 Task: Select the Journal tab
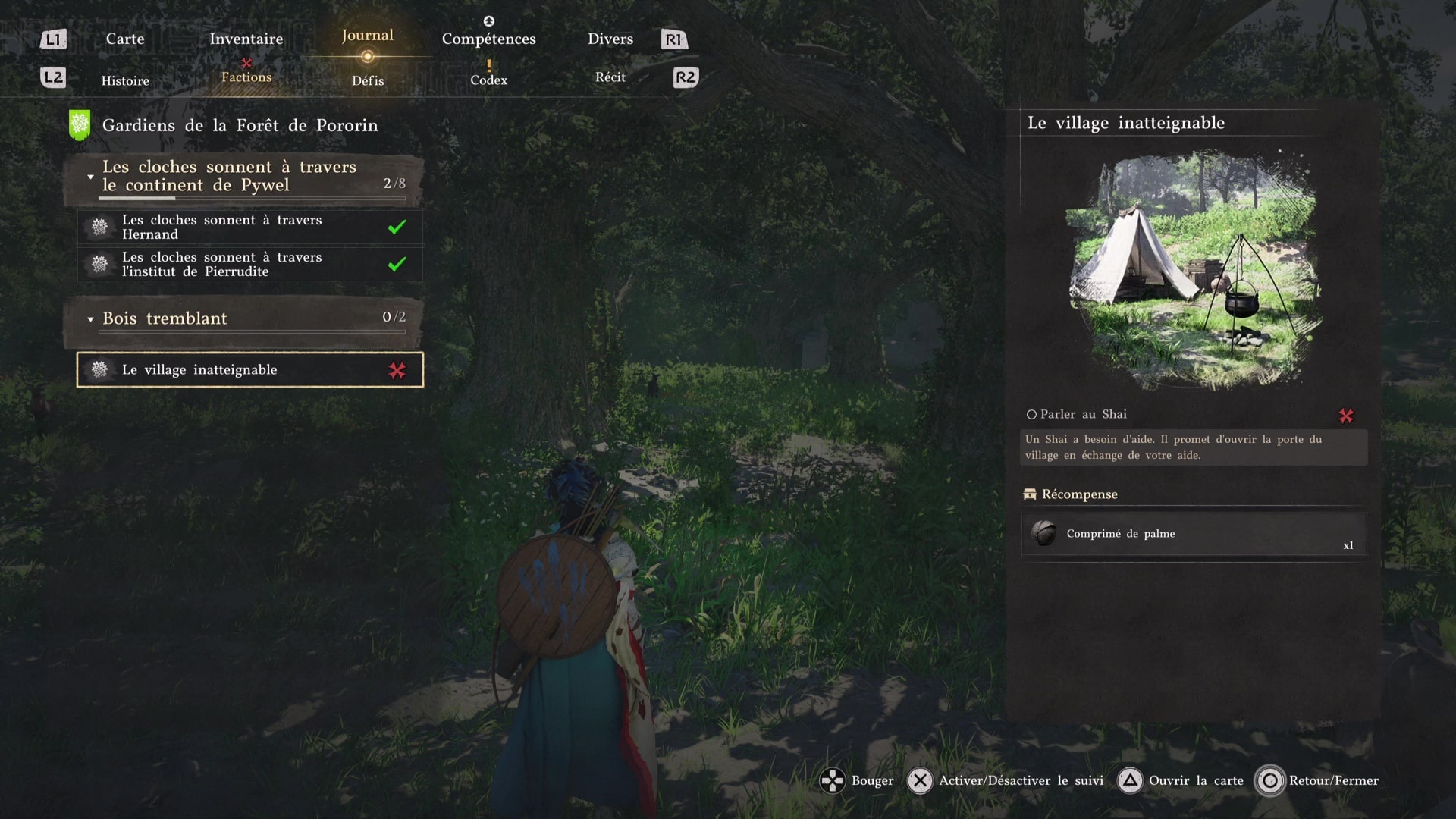pos(367,36)
